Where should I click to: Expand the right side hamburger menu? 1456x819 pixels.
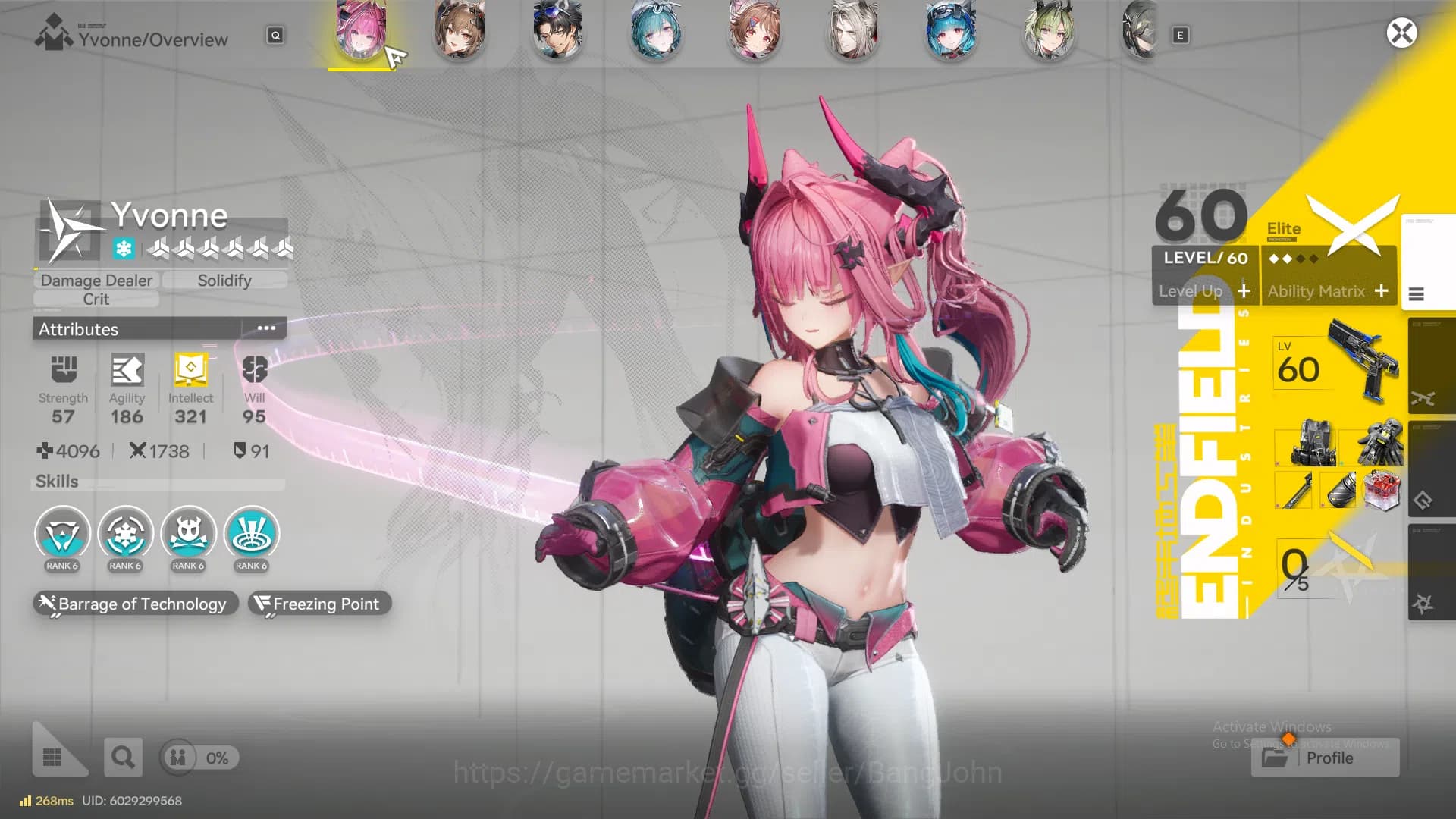pyautogui.click(x=1417, y=294)
